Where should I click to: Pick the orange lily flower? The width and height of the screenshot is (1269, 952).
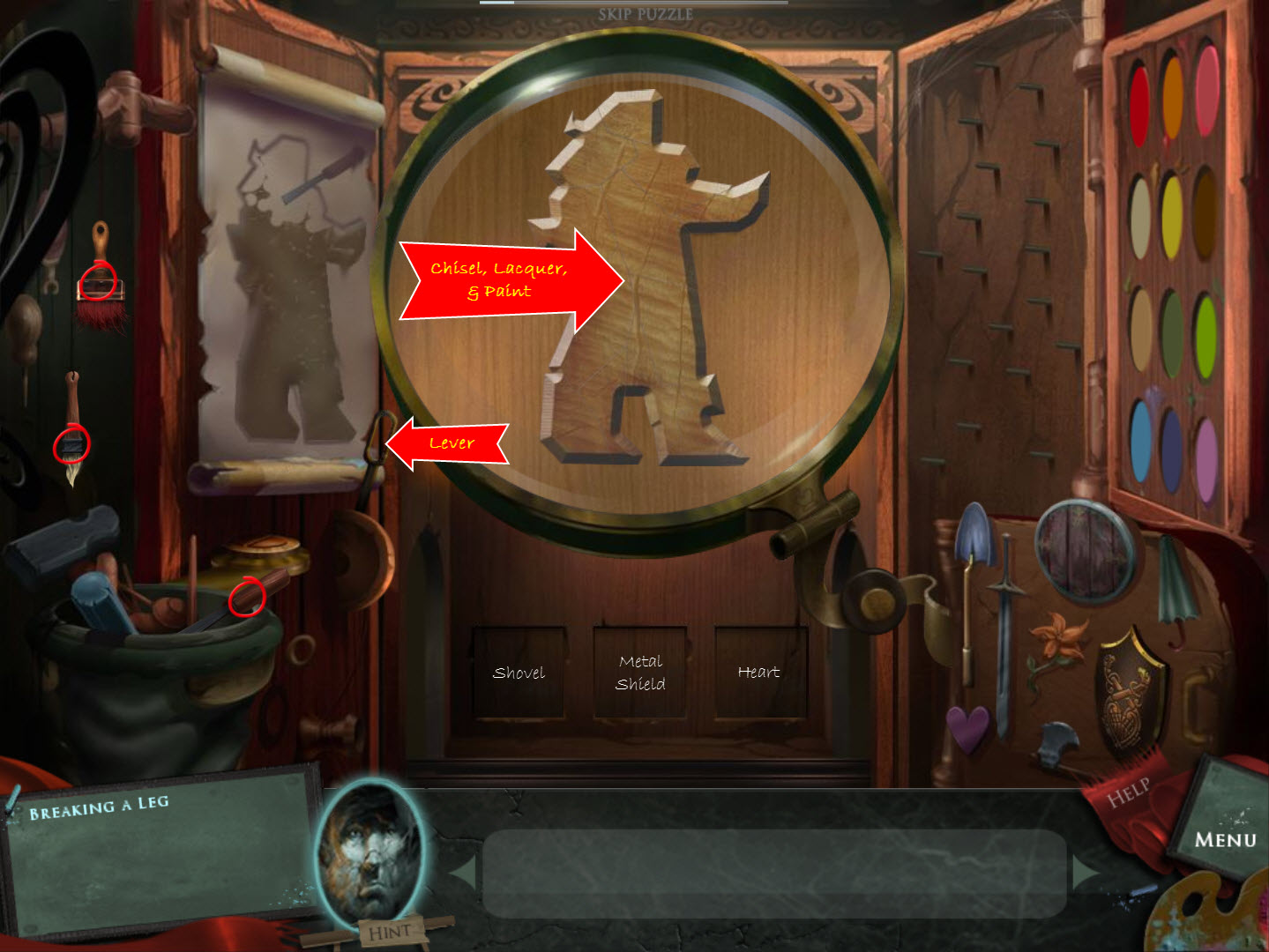pyautogui.click(x=1059, y=638)
